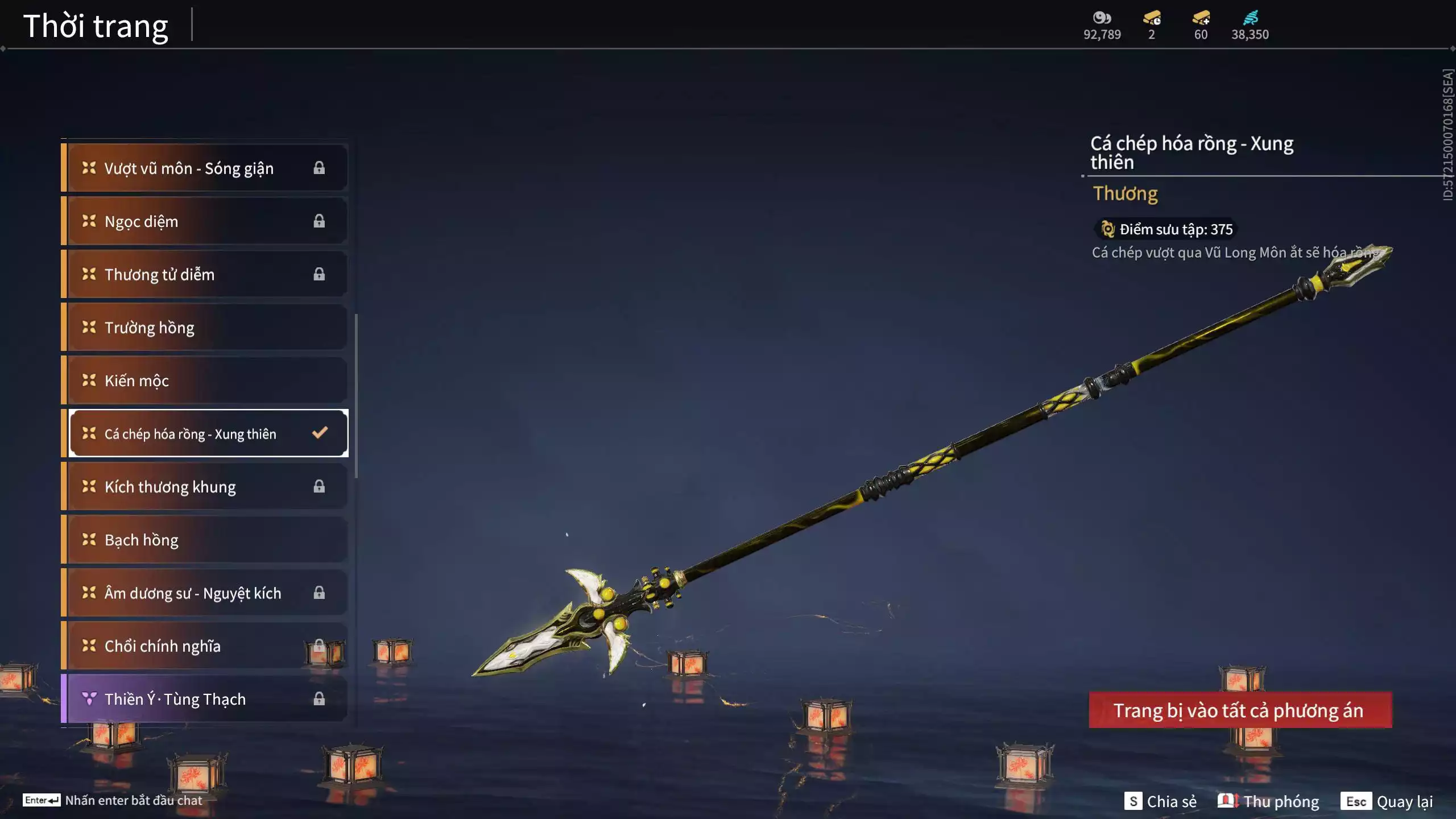
Task: Click the teal feather currency icon
Action: point(1250,18)
